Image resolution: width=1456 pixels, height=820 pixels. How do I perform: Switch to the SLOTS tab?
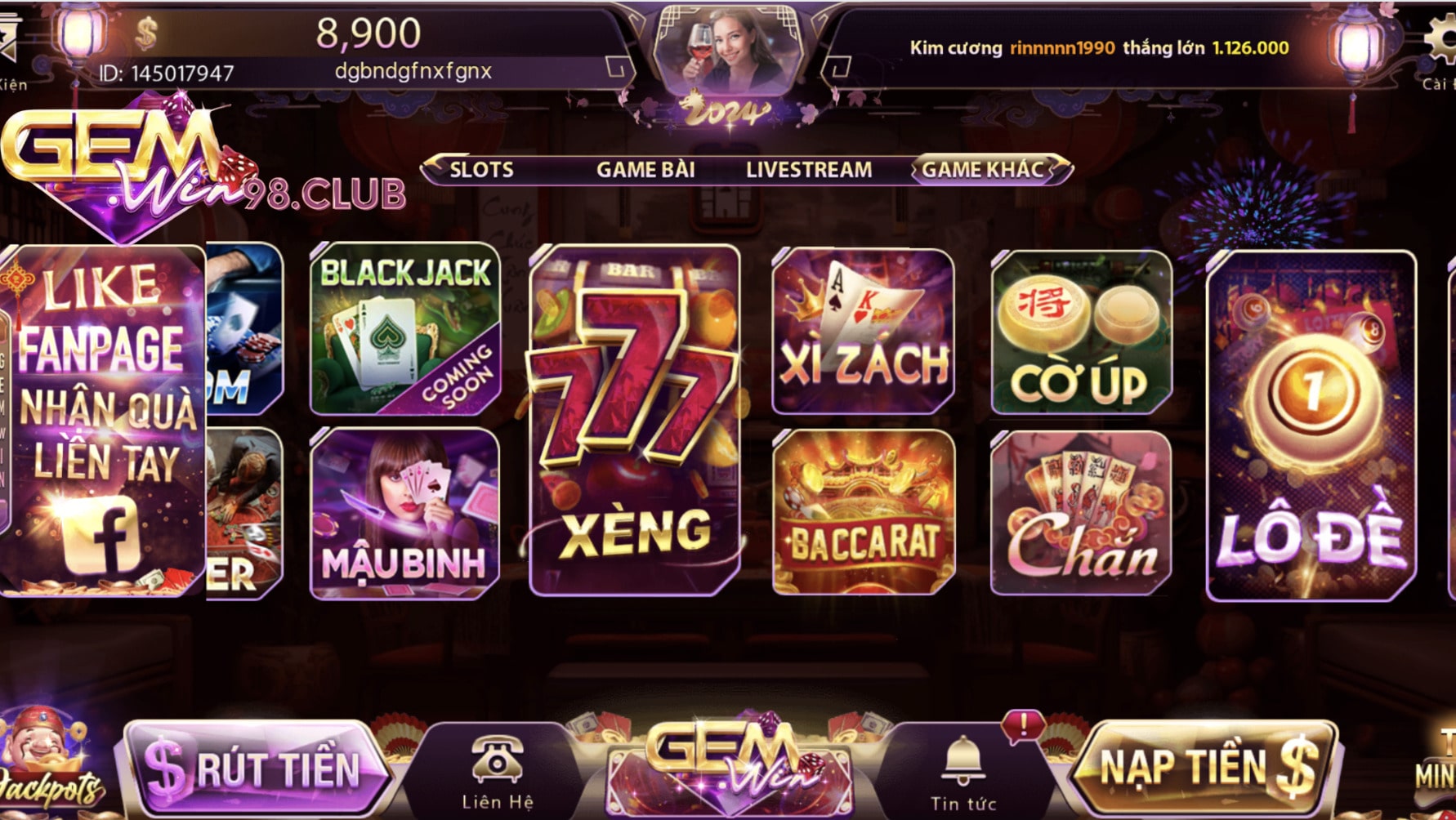[481, 170]
